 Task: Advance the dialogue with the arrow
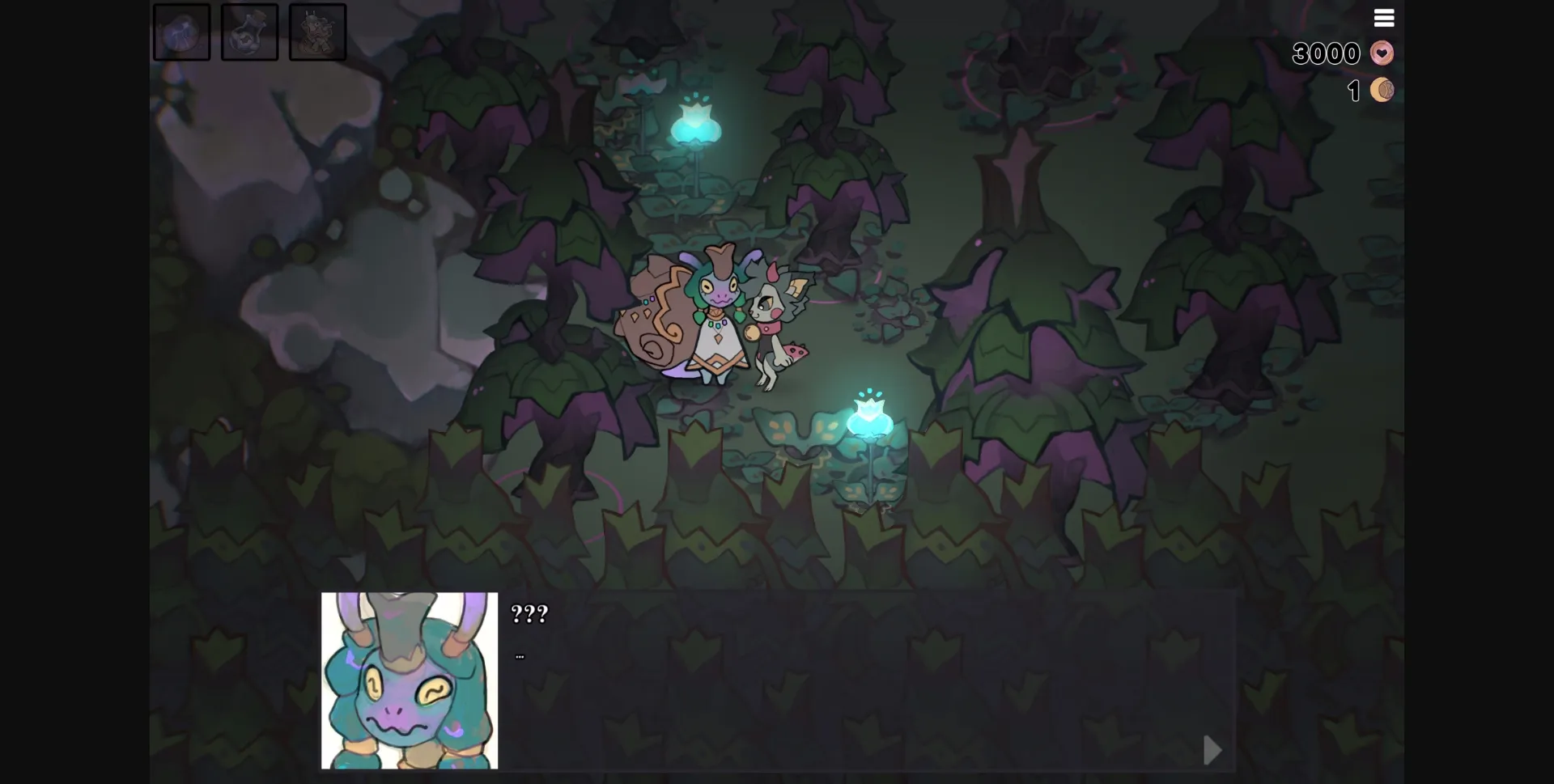click(x=1211, y=750)
